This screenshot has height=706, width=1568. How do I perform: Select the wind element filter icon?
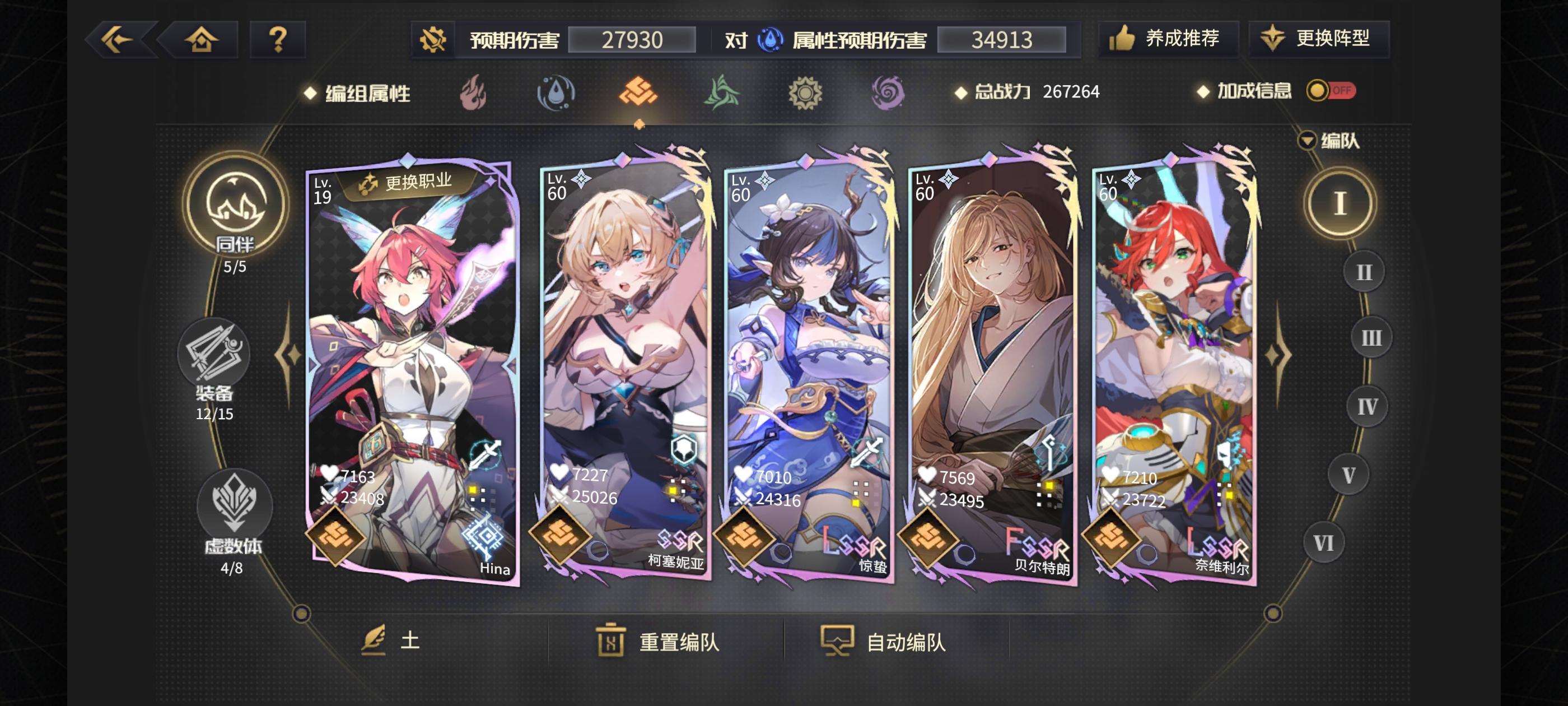point(722,91)
